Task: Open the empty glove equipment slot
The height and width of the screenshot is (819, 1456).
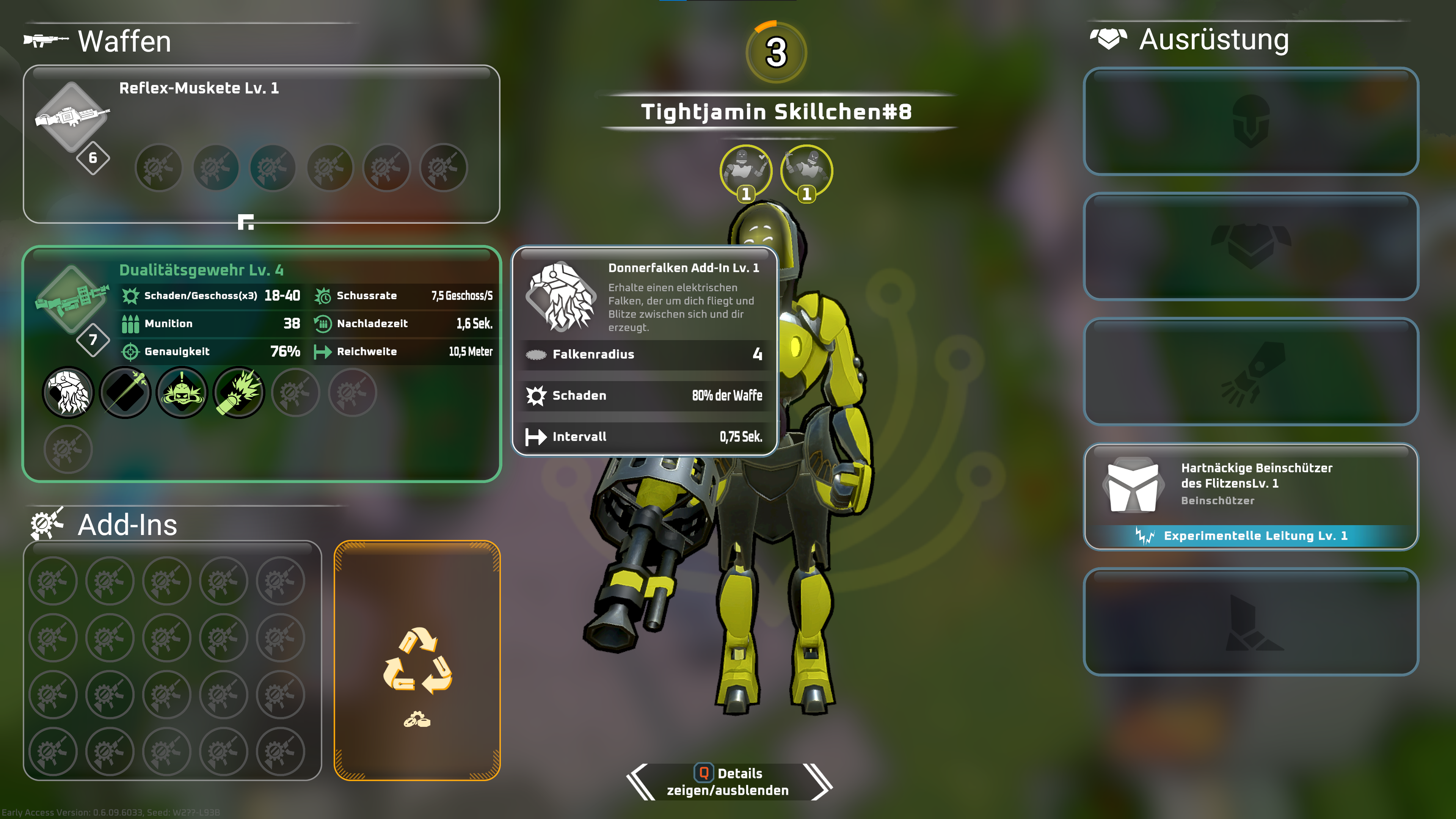Action: click(x=1250, y=371)
